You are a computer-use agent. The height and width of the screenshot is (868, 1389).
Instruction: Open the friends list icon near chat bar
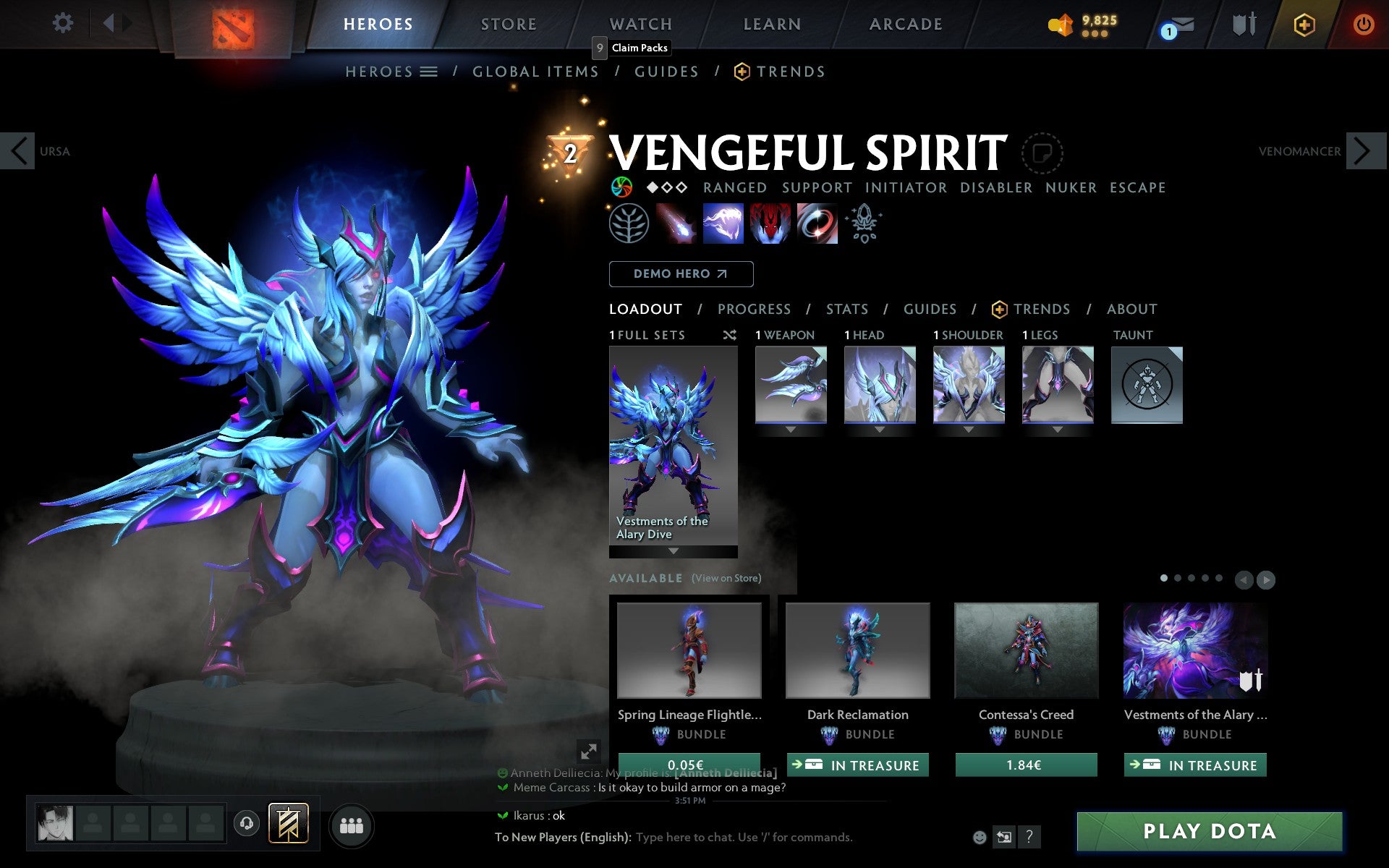click(352, 824)
